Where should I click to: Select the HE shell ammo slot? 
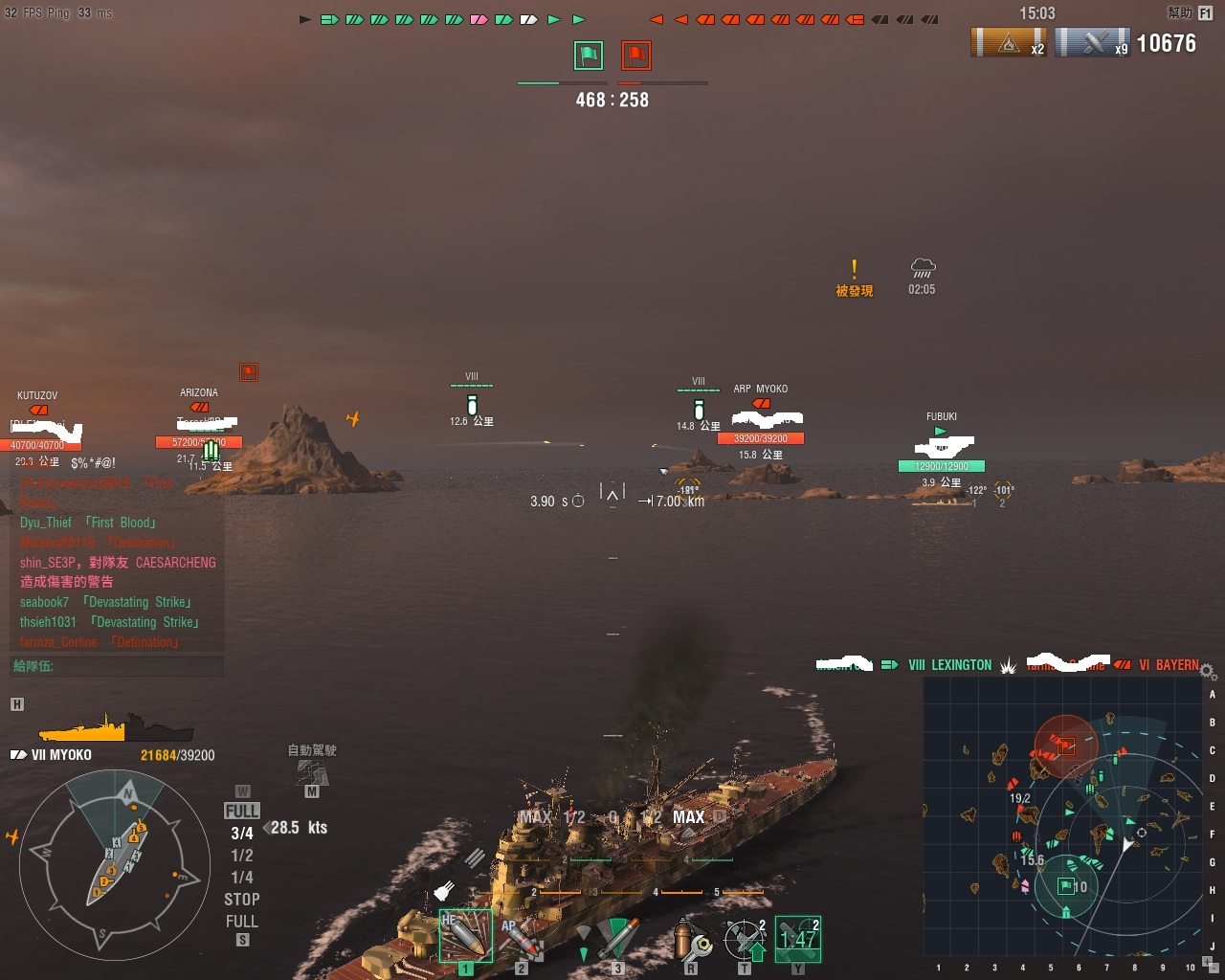pos(465,935)
